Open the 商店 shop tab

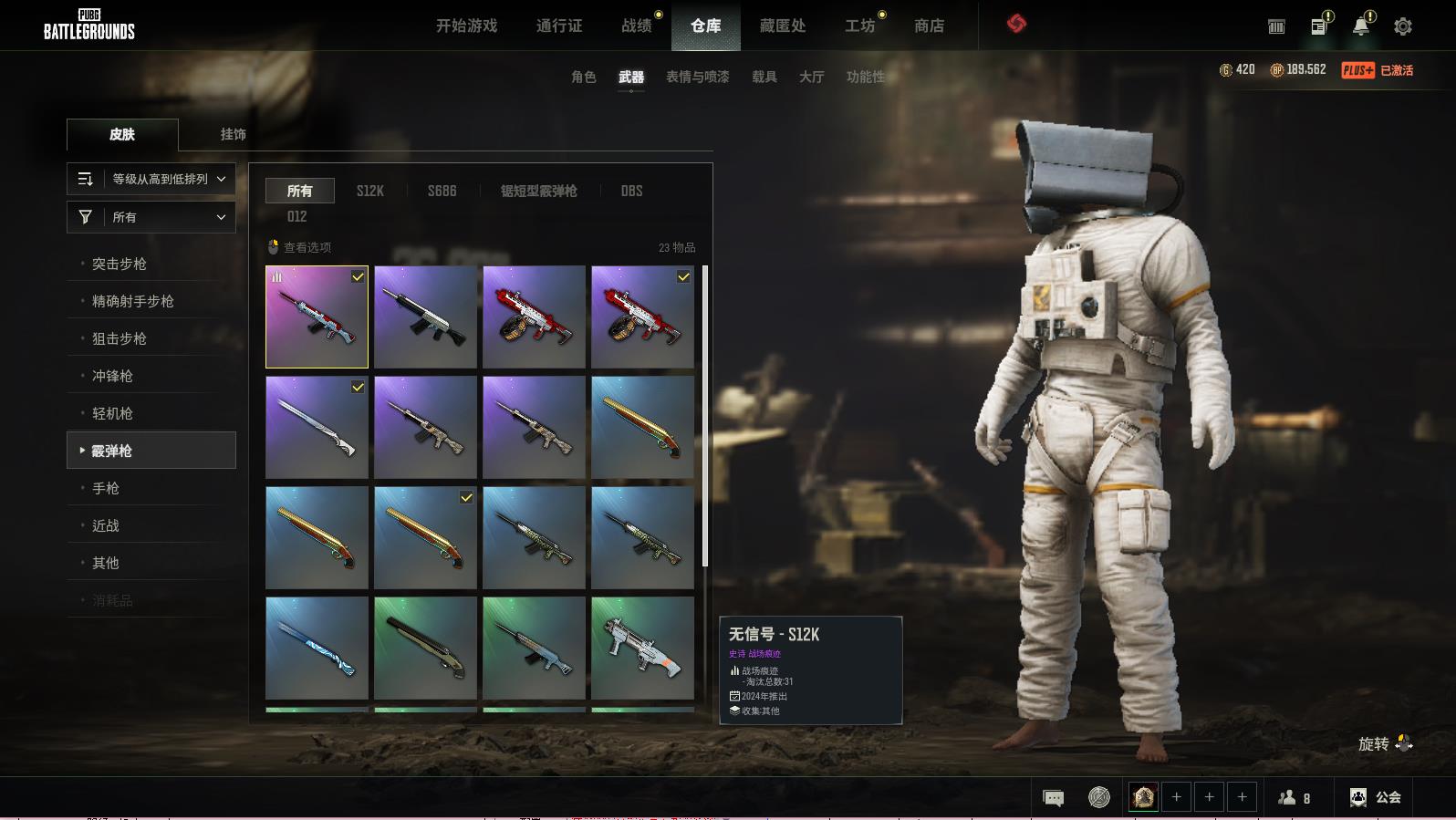click(929, 26)
